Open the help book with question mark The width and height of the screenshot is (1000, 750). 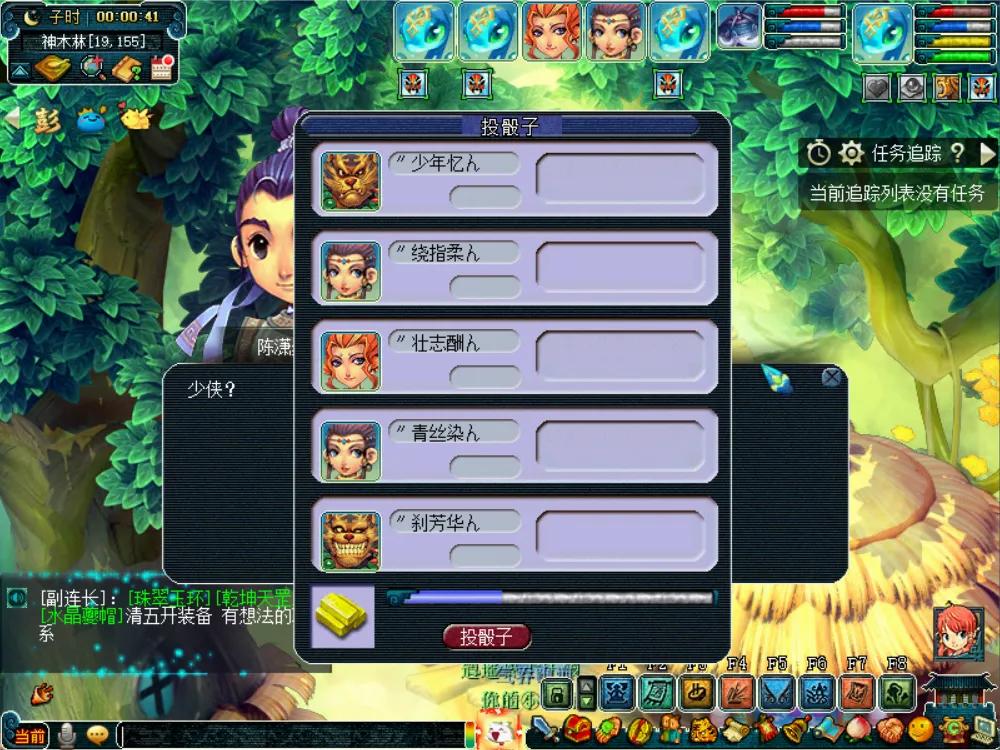click(128, 68)
